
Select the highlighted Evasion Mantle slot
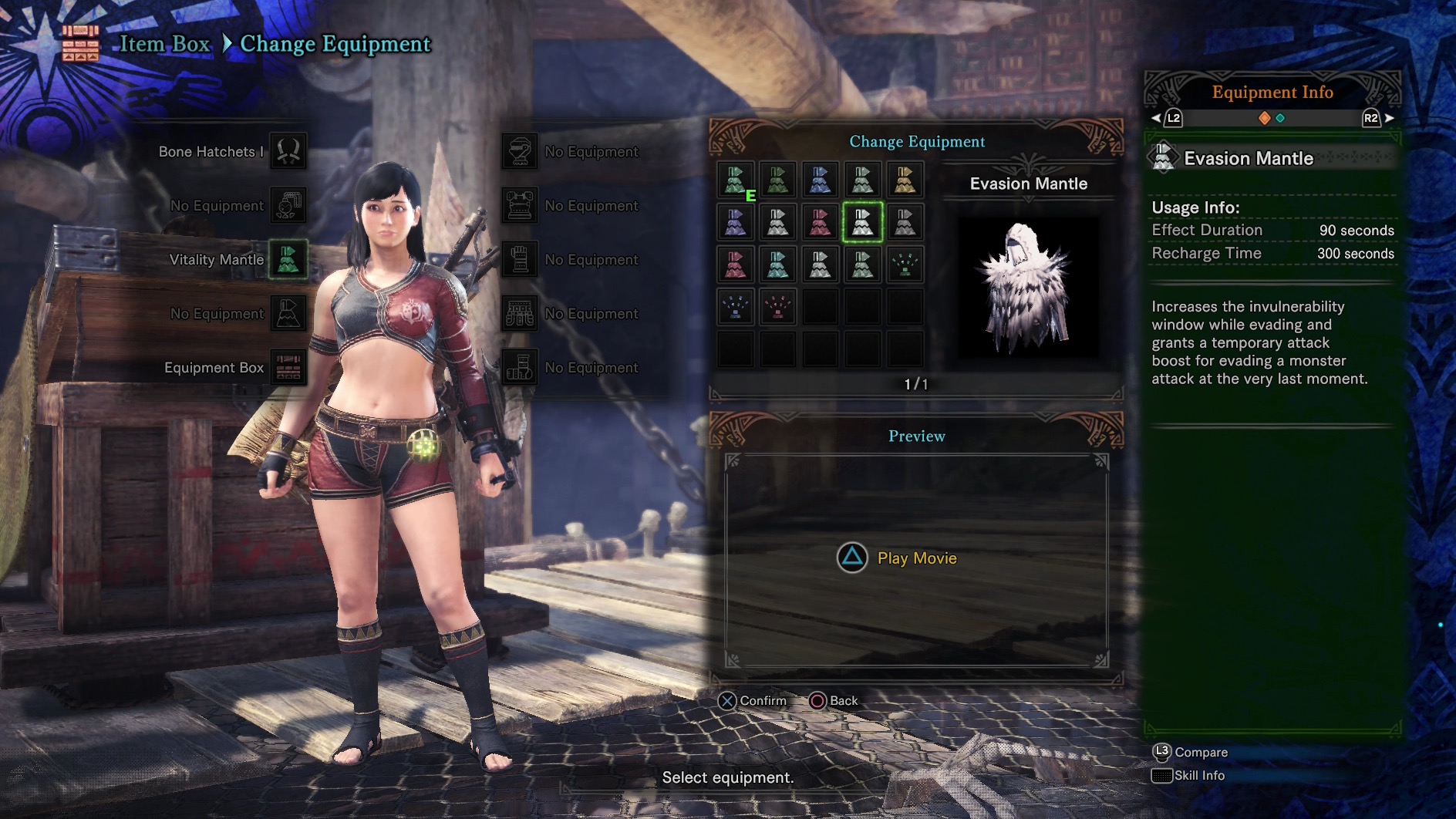pos(862,223)
